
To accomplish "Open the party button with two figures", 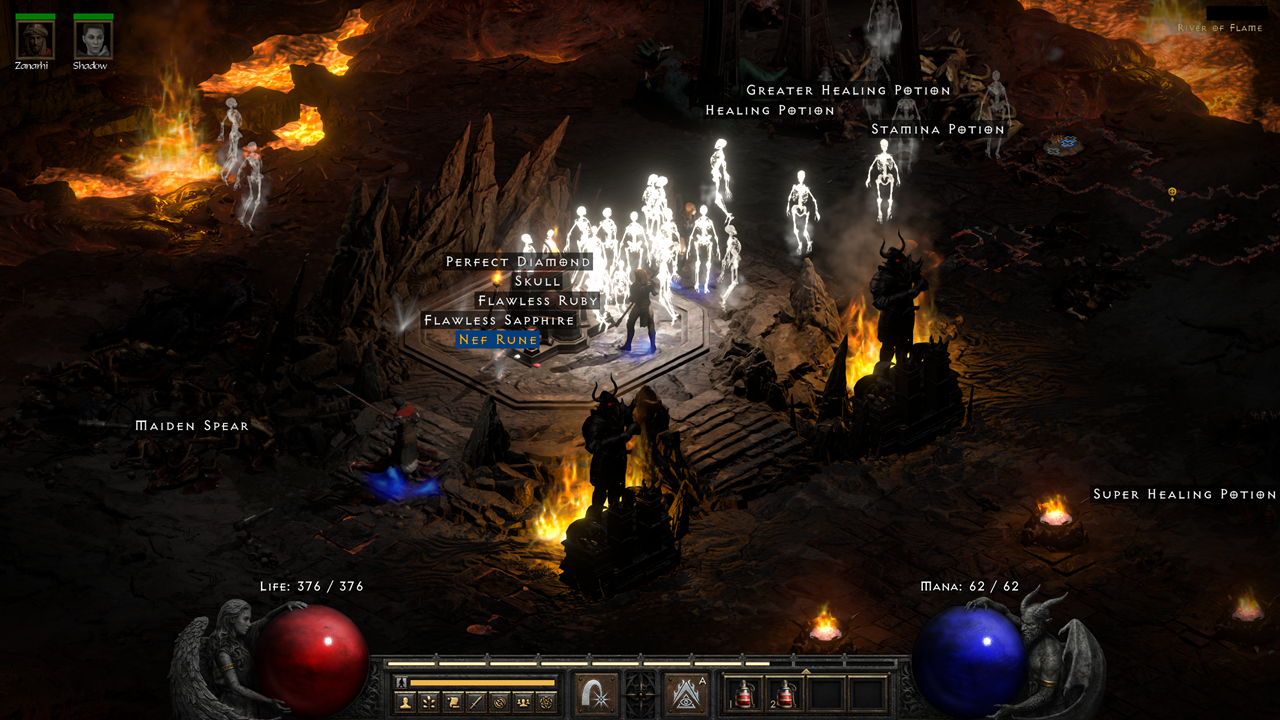I will (522, 702).
